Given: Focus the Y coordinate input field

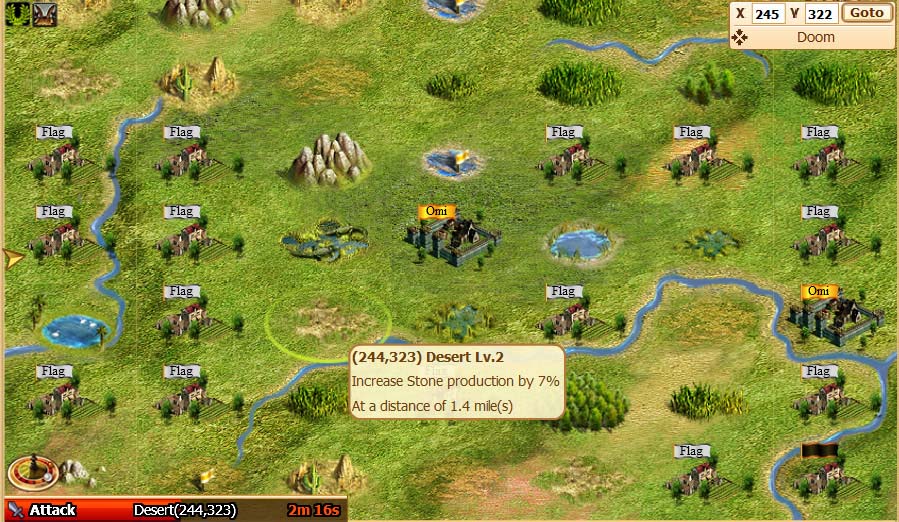Looking at the screenshot, I should point(821,14).
